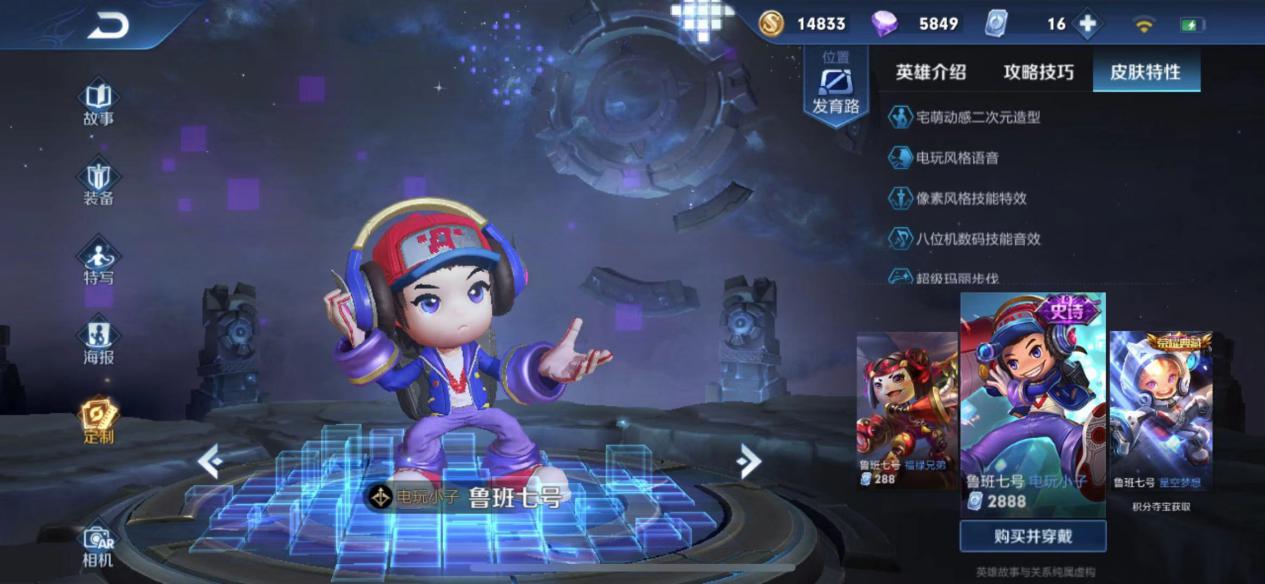Click 购买并穿戴 to buy the skin
1265x584 pixels.
(1033, 536)
